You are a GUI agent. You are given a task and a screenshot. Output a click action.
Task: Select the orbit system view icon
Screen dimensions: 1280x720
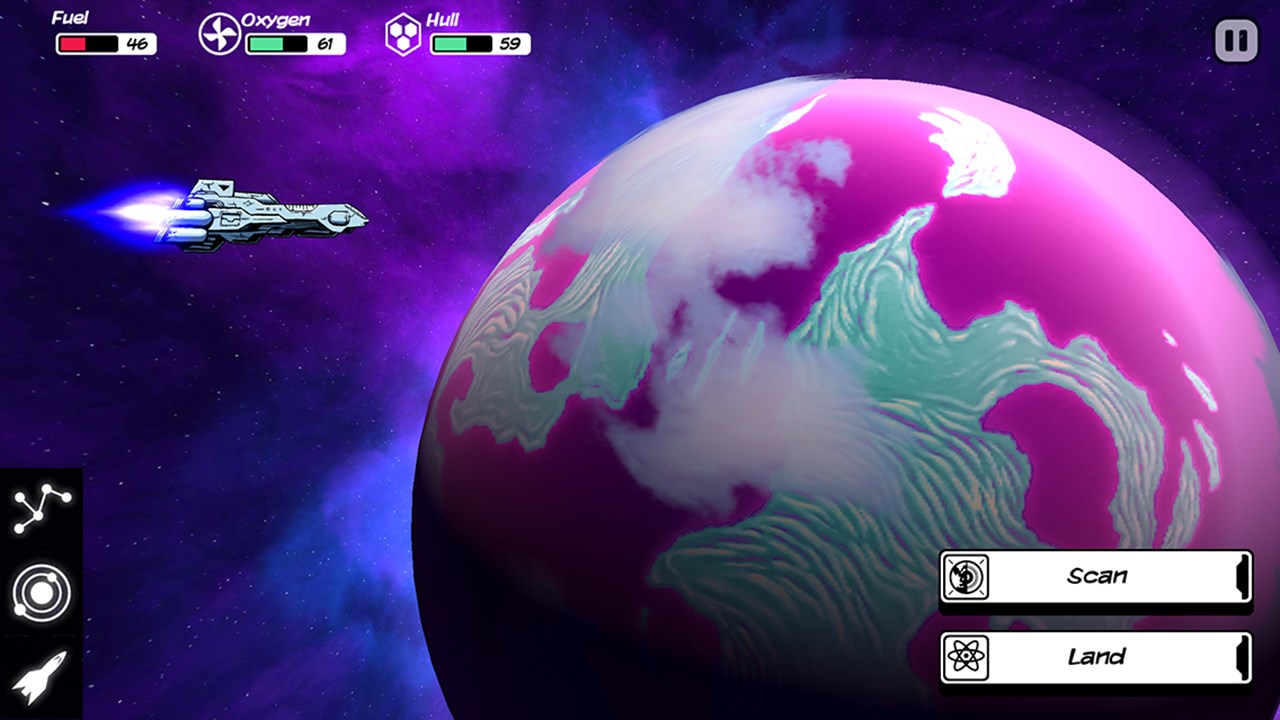[x=40, y=592]
